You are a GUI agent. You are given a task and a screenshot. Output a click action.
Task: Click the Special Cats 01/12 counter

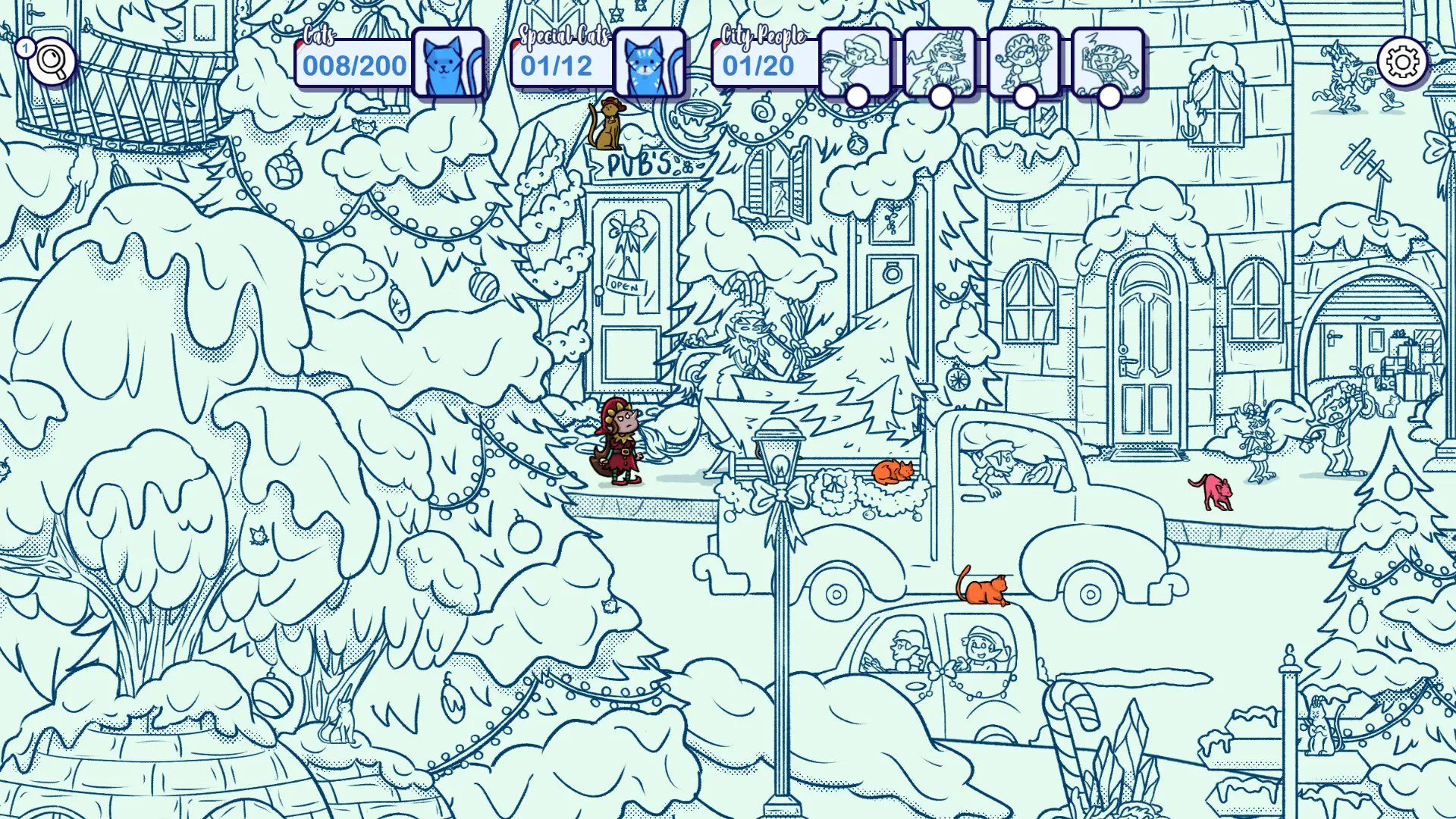(x=556, y=67)
